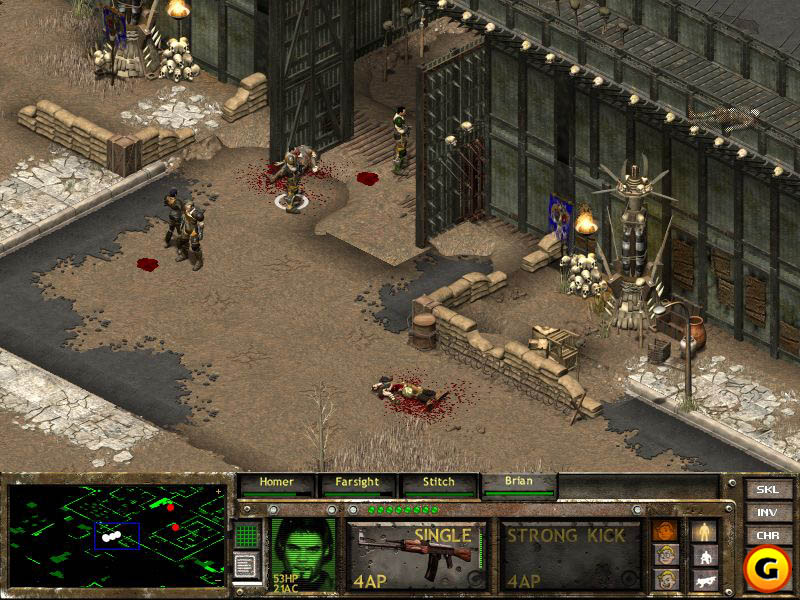Open the INV inventory panel
The width and height of the screenshot is (800, 600).
767,513
